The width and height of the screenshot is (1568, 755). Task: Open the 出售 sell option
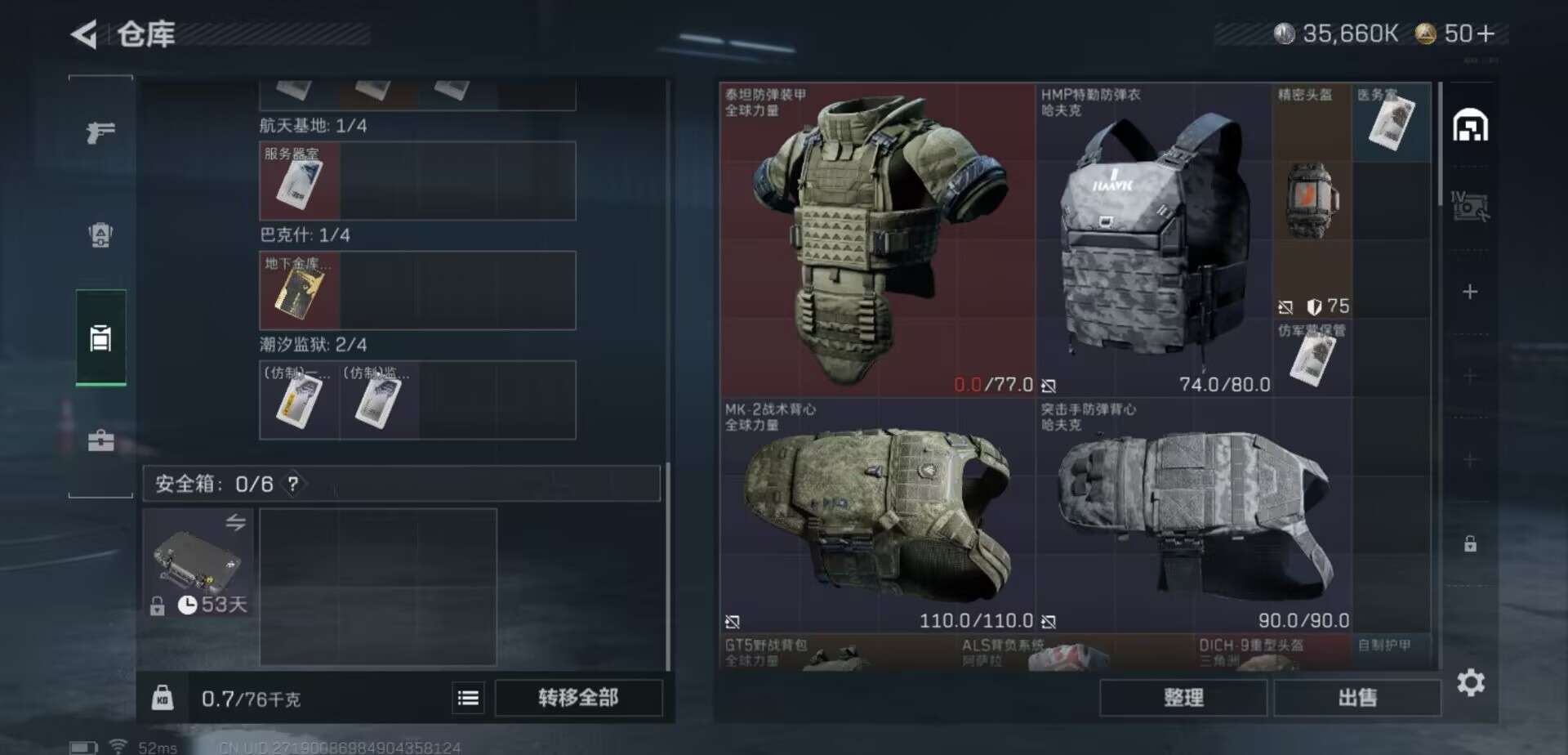tap(1356, 698)
